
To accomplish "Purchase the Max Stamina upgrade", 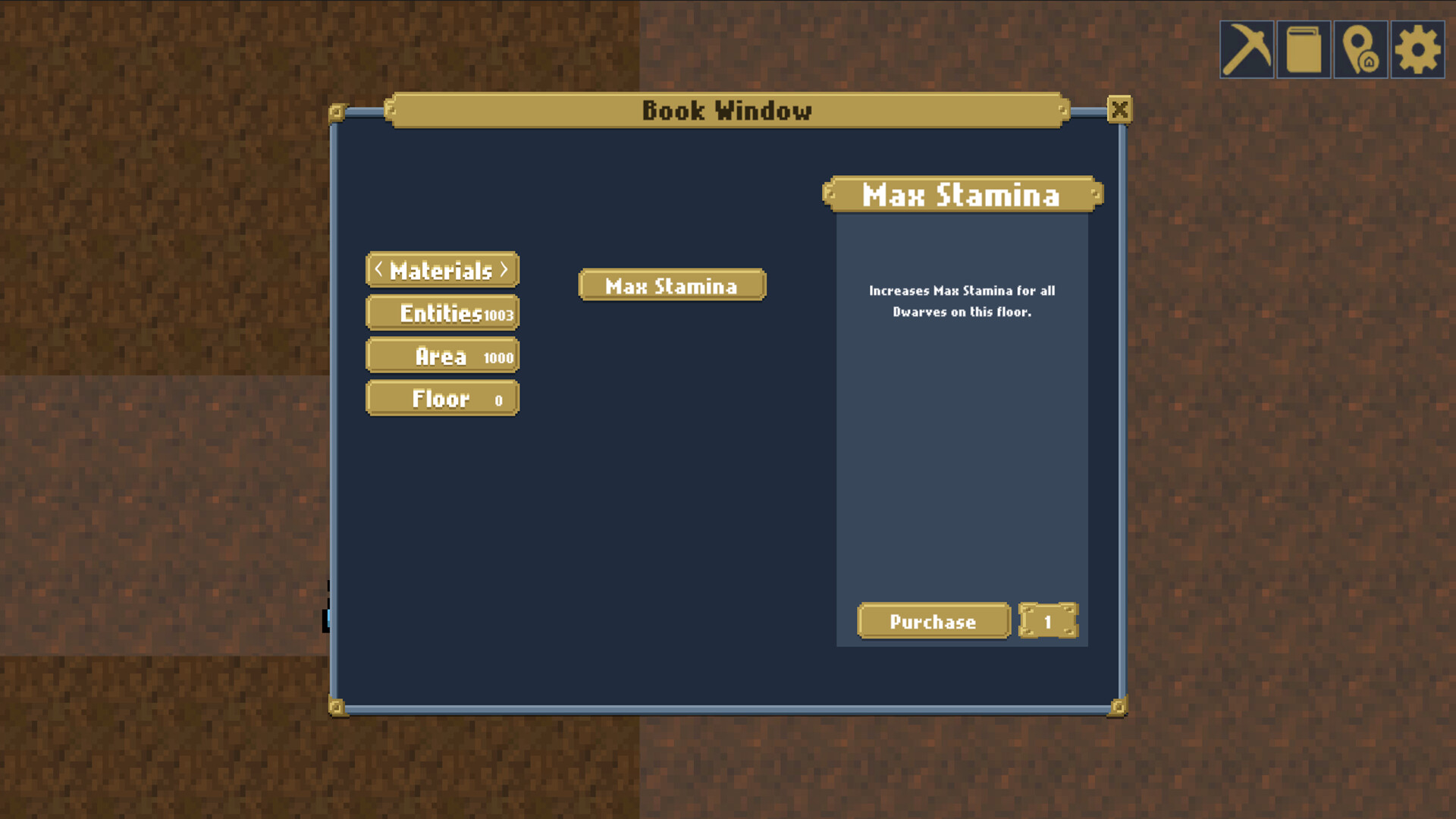I will (x=933, y=621).
